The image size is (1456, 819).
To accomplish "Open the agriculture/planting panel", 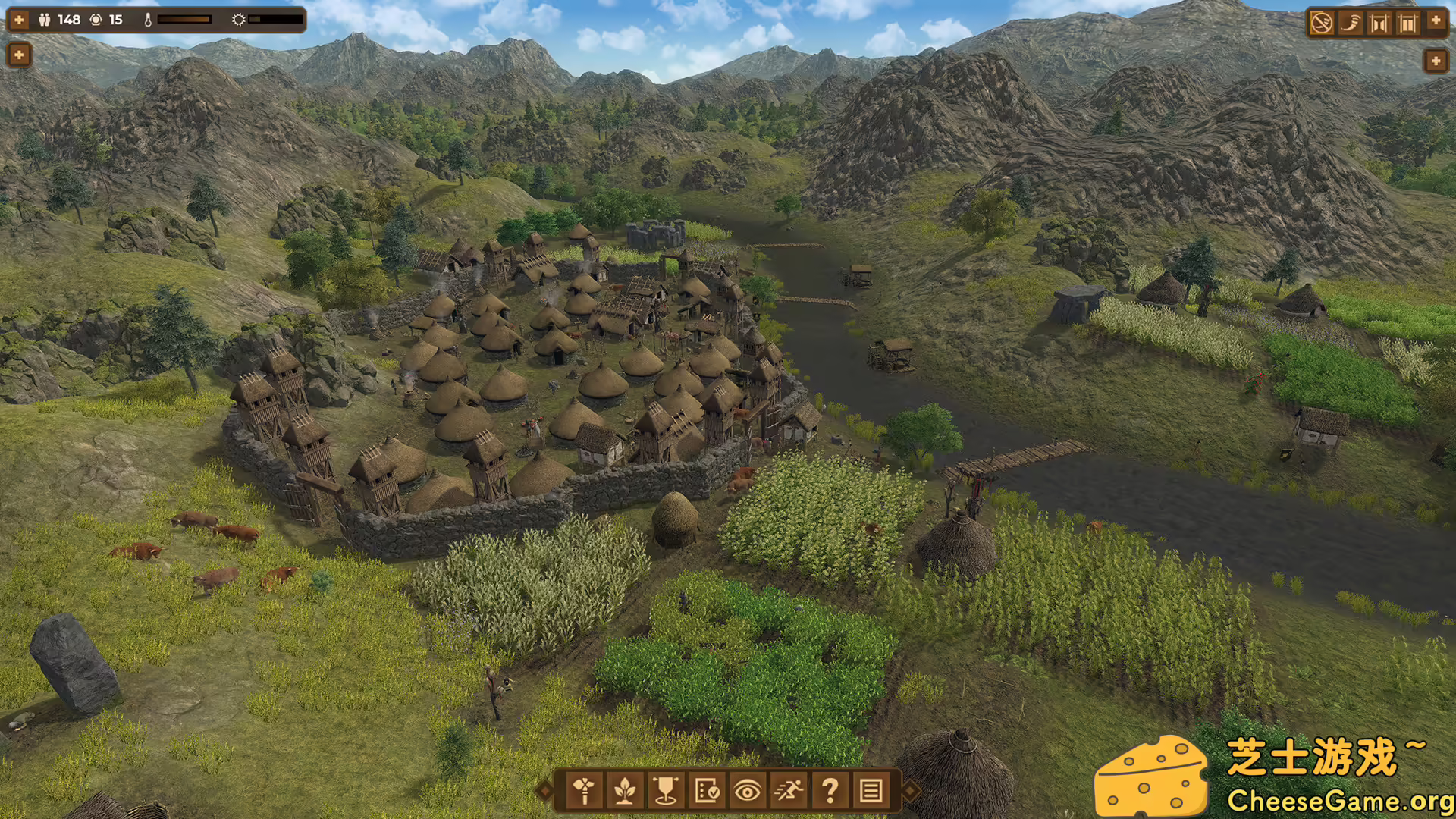I will (625, 792).
